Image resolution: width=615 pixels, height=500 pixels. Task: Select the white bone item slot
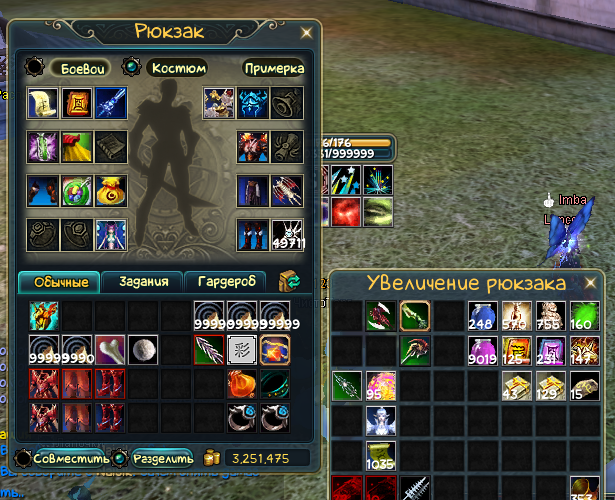click(x=110, y=350)
